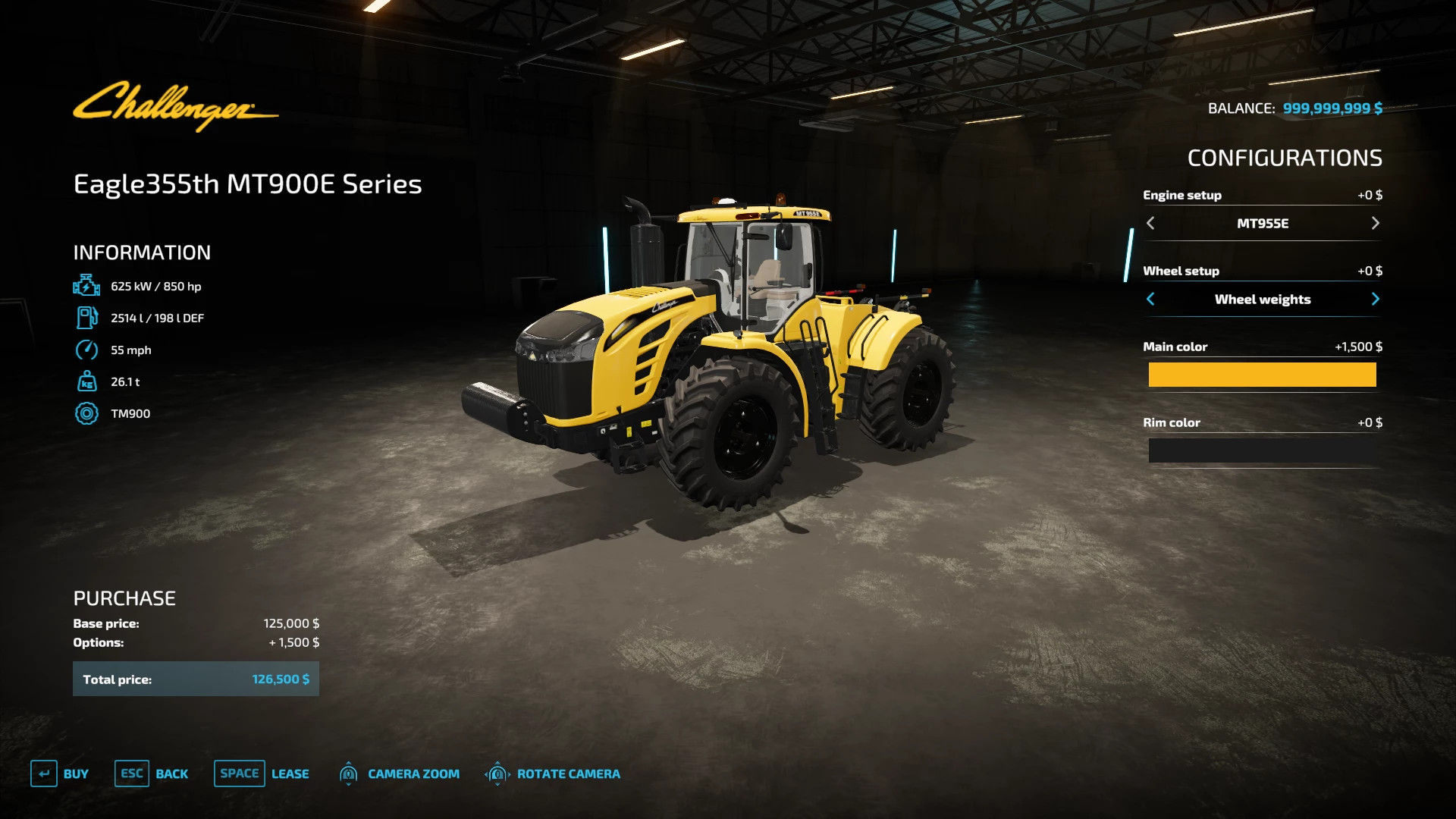Click the rotate camera icon at the bottom
Screen dimensions: 1456x819
point(498,773)
